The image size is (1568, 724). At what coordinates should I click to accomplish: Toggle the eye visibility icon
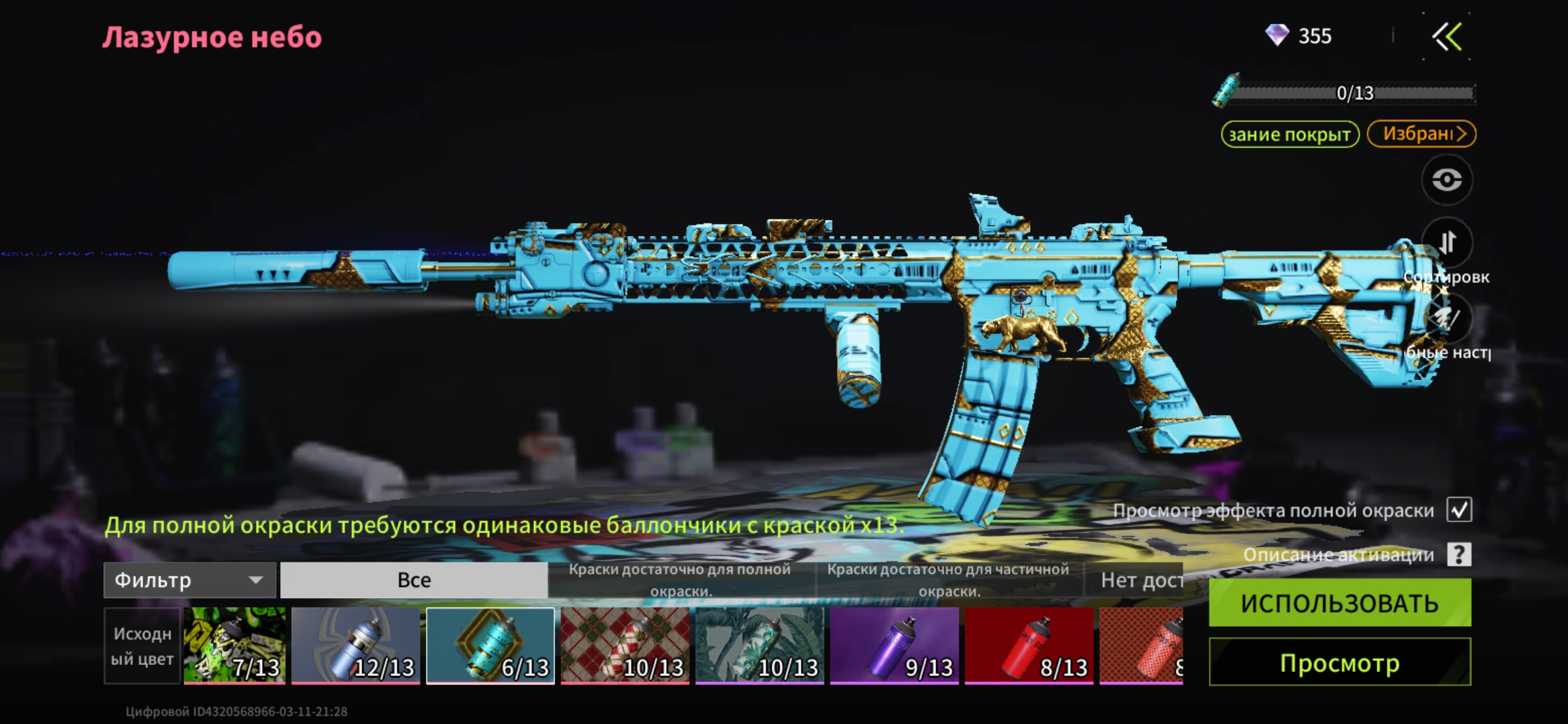(1447, 180)
